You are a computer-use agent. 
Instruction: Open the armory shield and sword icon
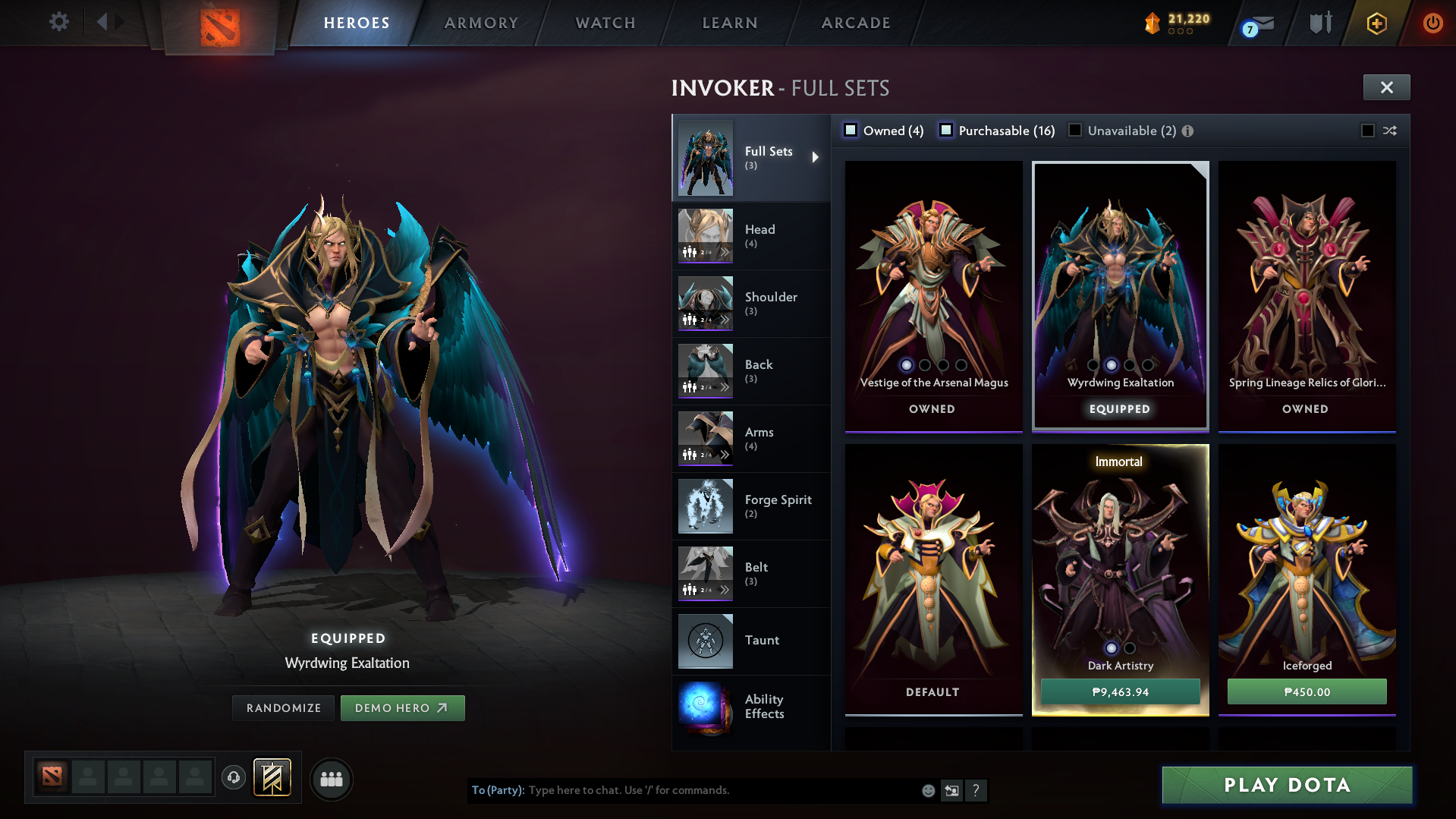click(x=1319, y=23)
